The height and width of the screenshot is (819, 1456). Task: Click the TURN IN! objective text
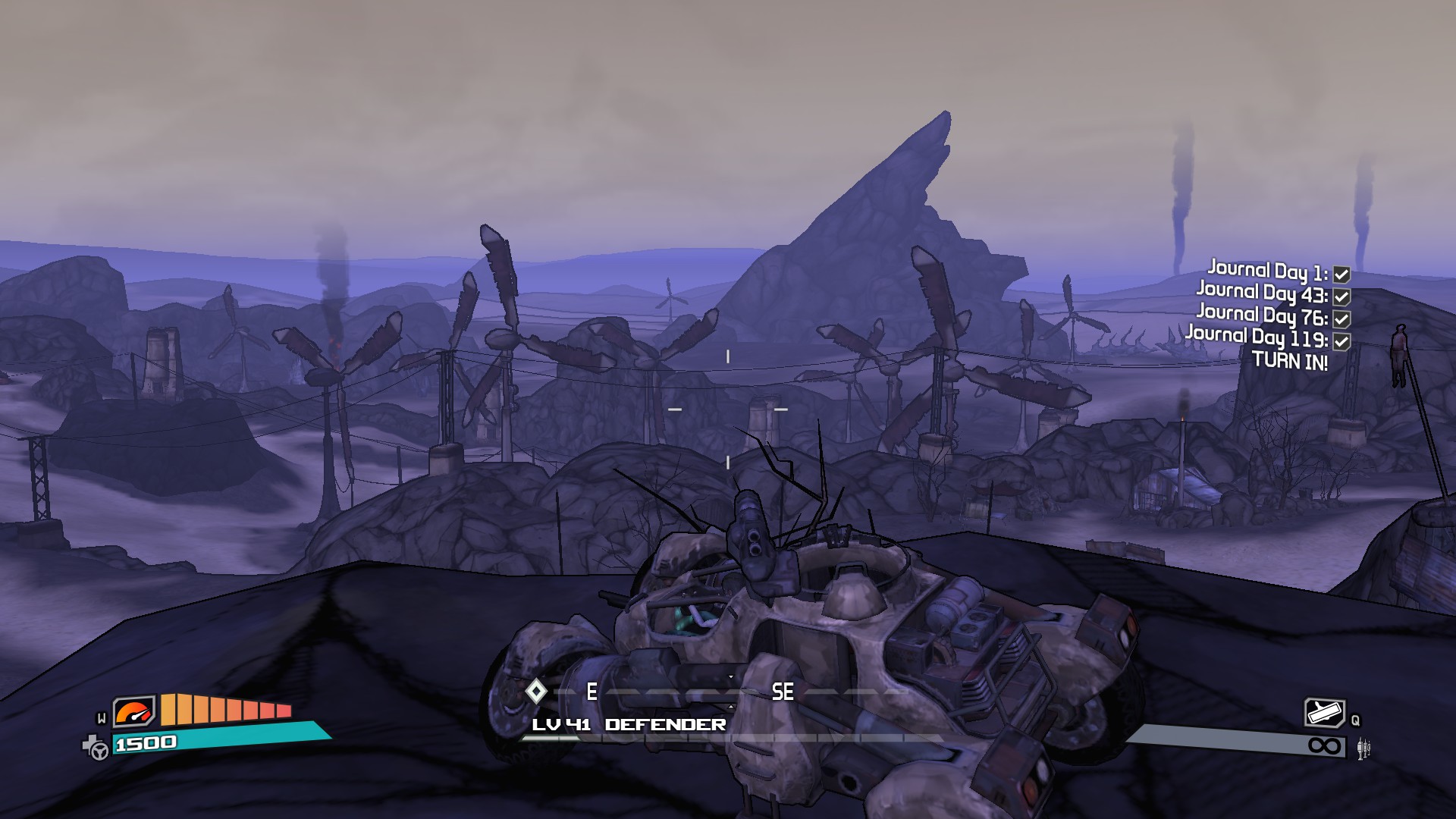coord(1289,361)
